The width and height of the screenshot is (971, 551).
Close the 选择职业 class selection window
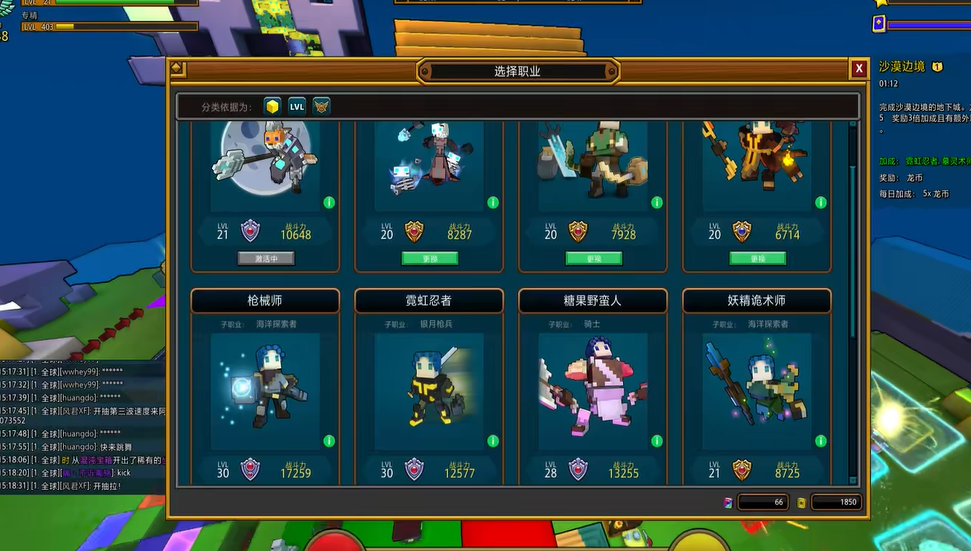coord(858,69)
